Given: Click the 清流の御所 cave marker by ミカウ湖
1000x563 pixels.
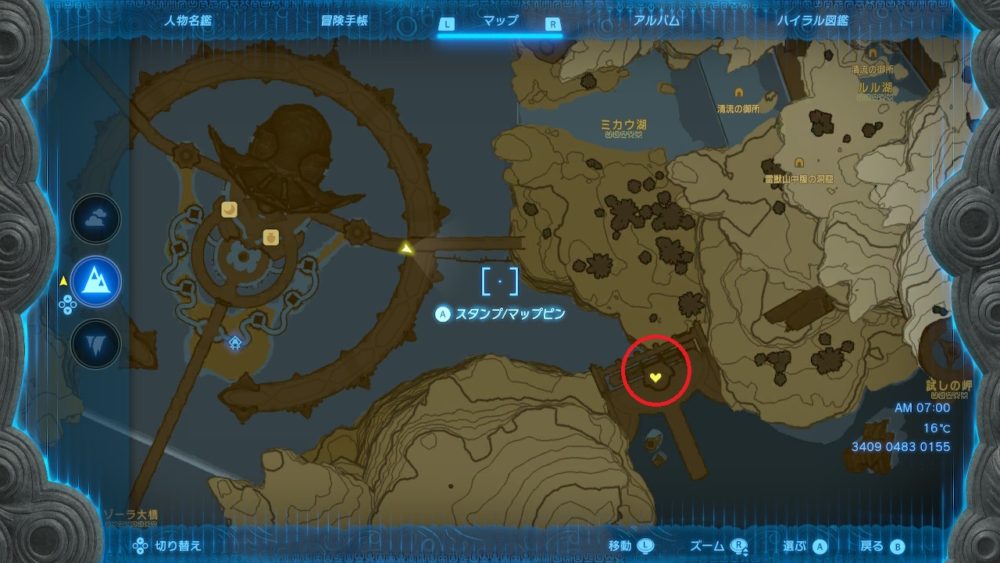Looking at the screenshot, I should [x=739, y=92].
